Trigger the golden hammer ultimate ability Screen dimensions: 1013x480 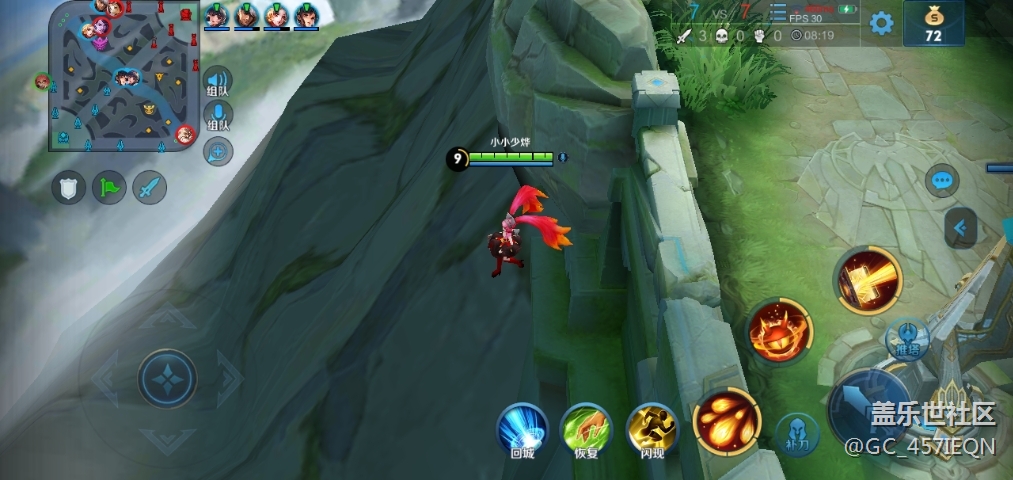tap(867, 280)
